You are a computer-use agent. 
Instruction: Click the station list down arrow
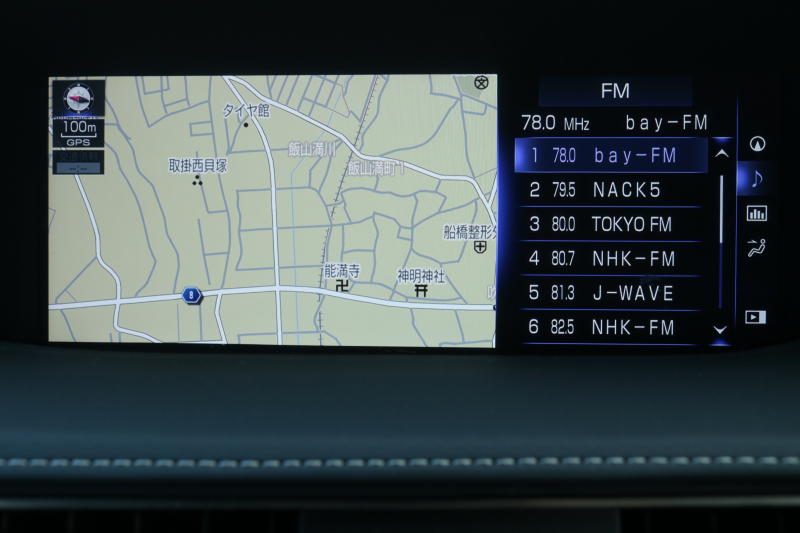pyautogui.click(x=720, y=329)
